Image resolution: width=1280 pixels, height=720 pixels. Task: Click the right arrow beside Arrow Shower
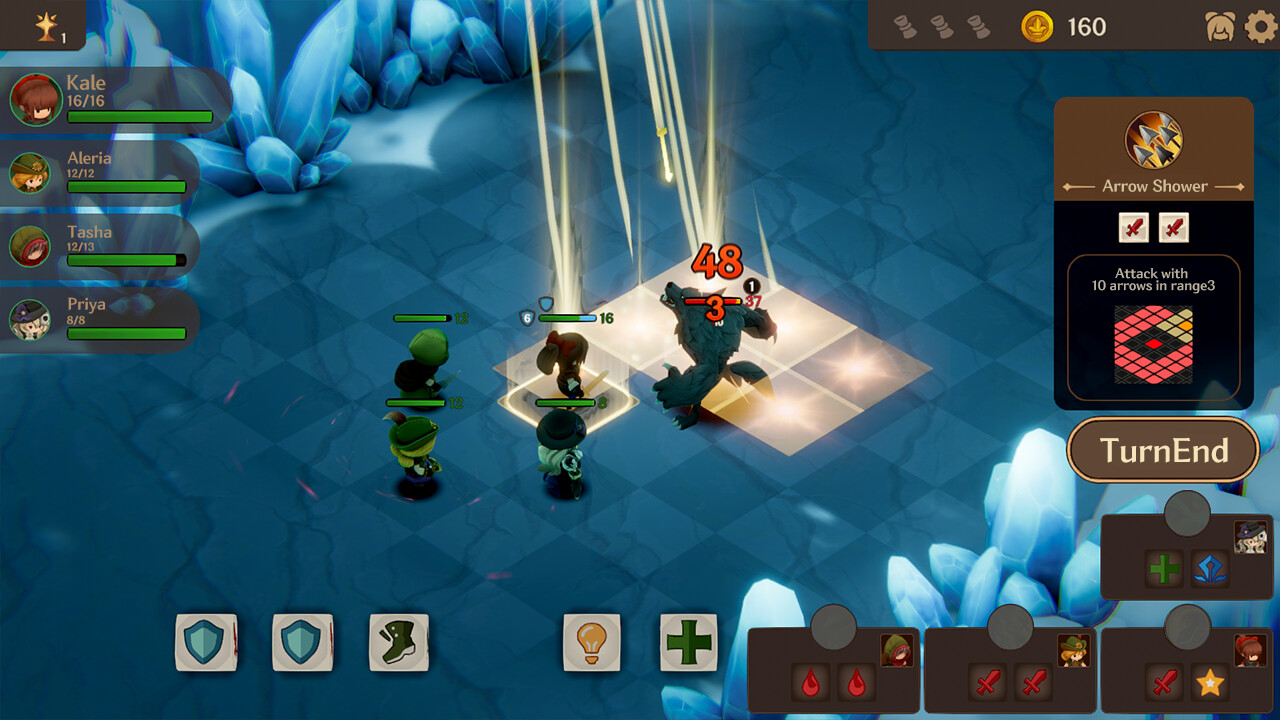coord(1240,185)
